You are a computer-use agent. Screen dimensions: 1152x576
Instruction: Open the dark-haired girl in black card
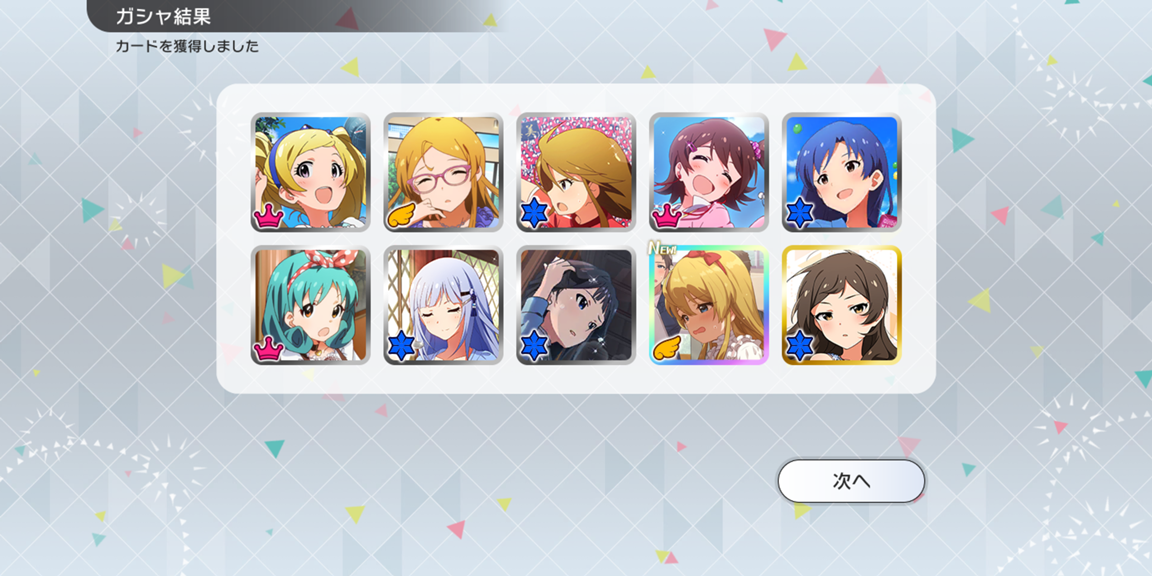(575, 305)
